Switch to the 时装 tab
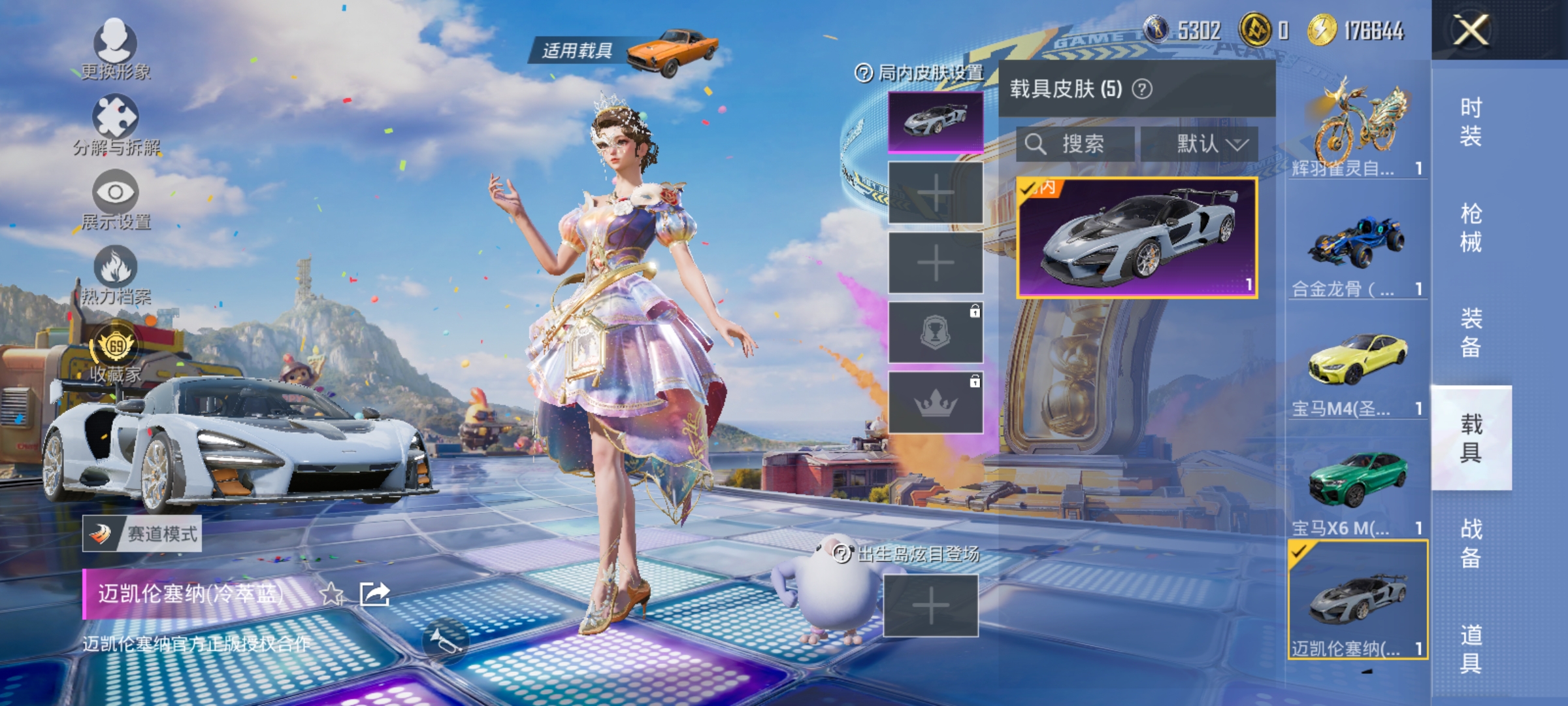Image resolution: width=1568 pixels, height=706 pixels. point(1473,121)
